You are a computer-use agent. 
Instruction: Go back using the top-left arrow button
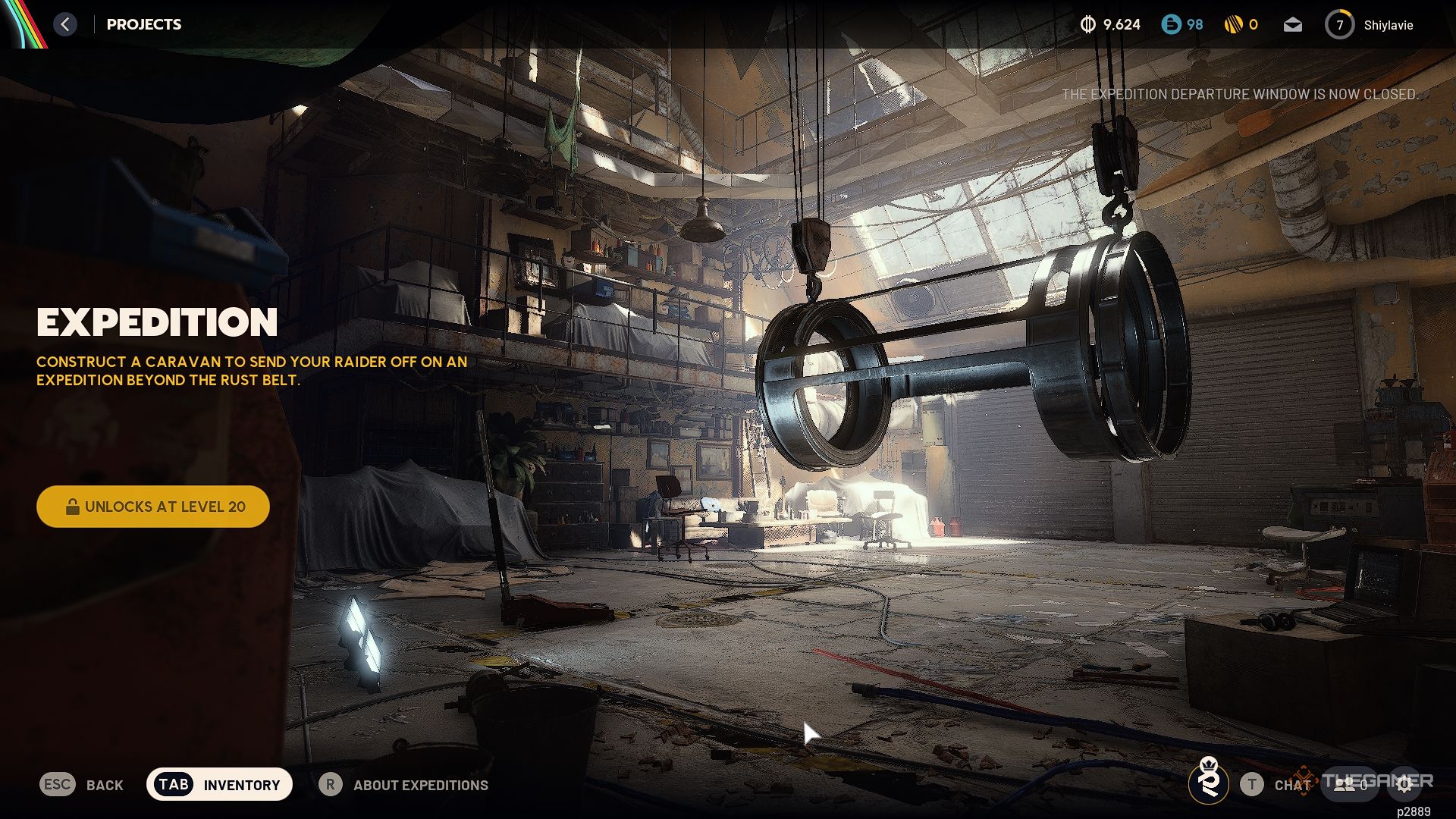65,24
